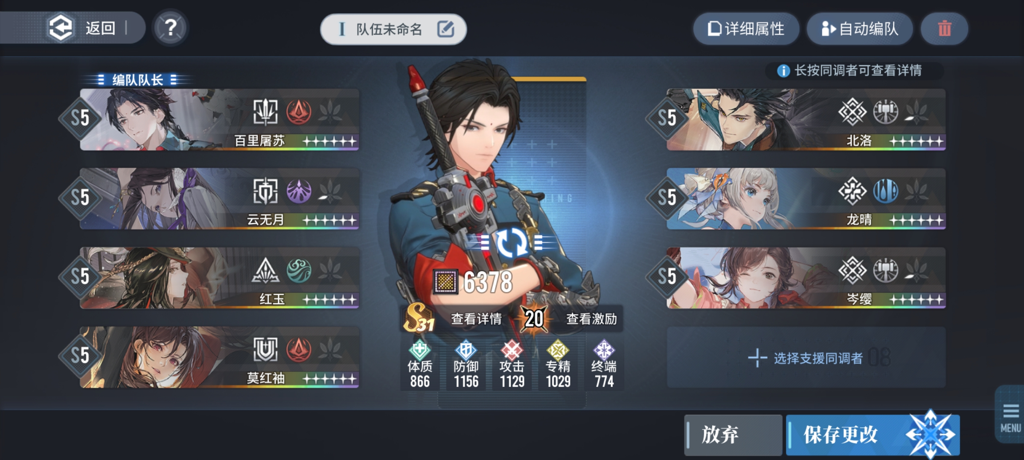Viewport: 1024px width, 460px height.
Task: Open 查看激励 view incentives
Action: click(x=590, y=320)
